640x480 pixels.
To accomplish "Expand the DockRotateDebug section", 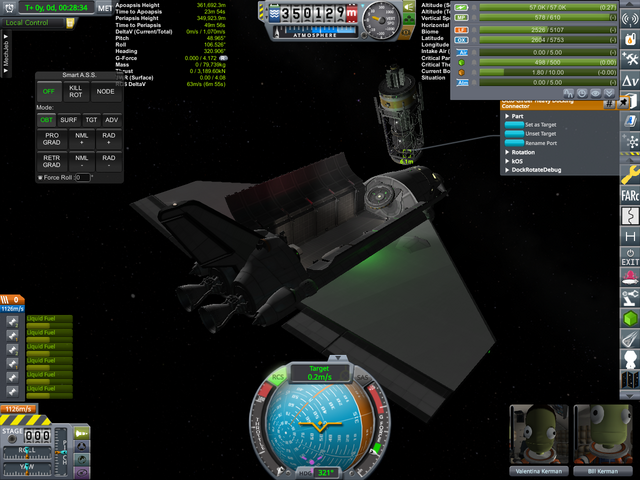I will point(535,170).
